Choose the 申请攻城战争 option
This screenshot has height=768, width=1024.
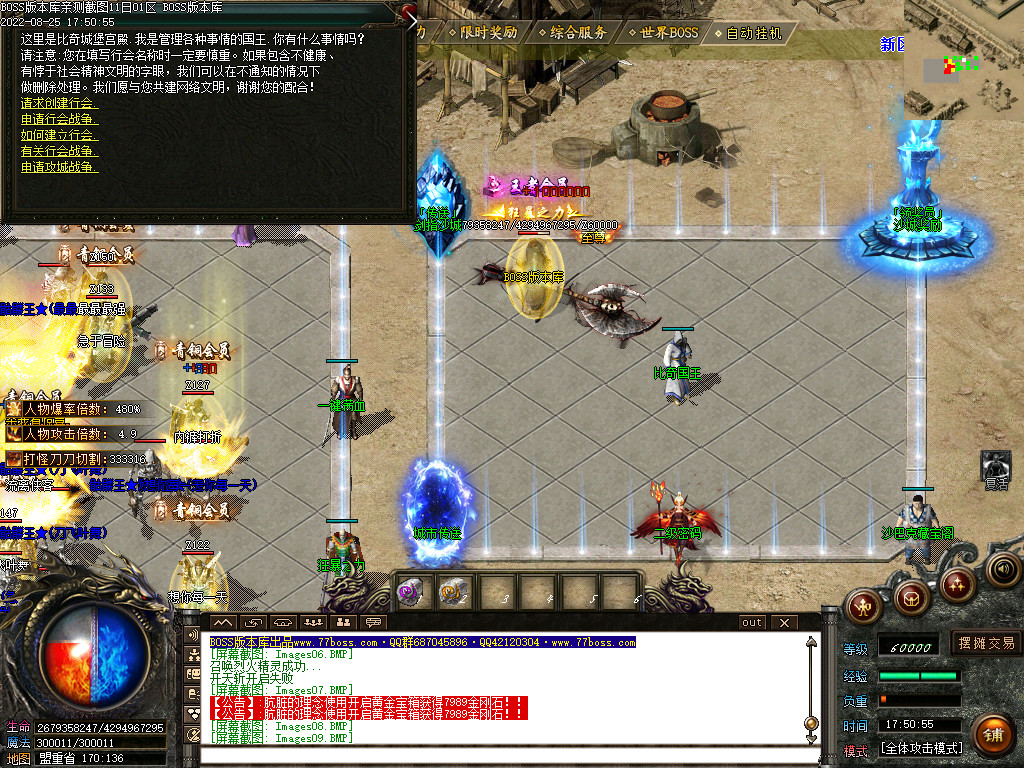[x=60, y=167]
